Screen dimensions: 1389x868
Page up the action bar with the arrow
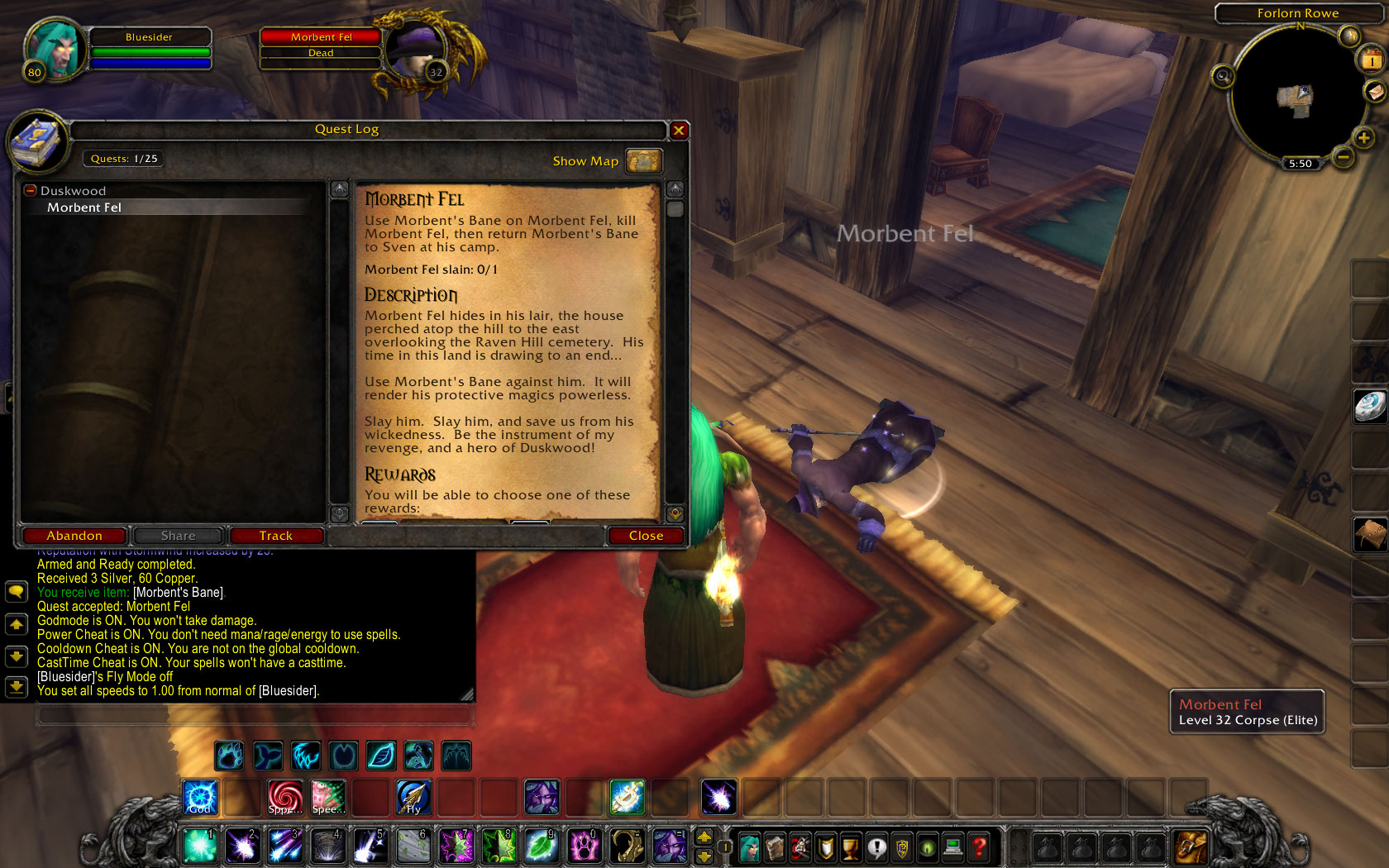point(704,837)
